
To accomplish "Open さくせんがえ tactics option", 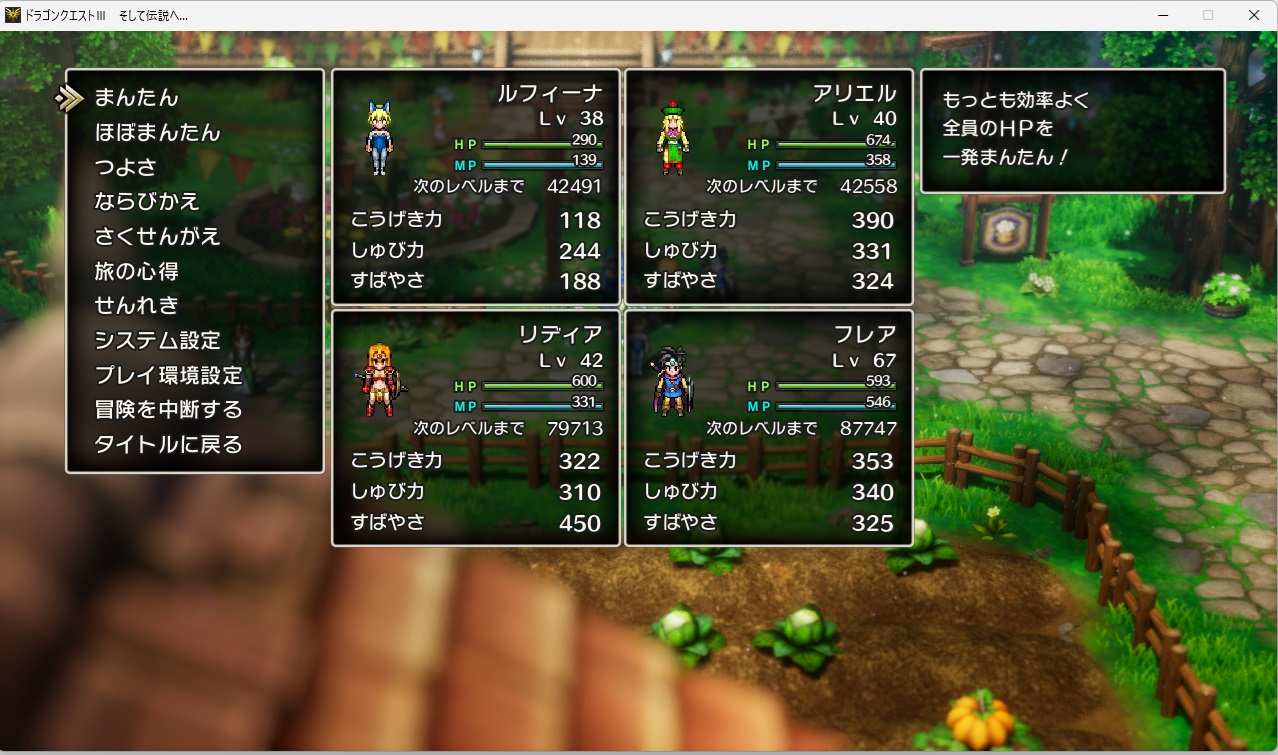I will click(157, 237).
